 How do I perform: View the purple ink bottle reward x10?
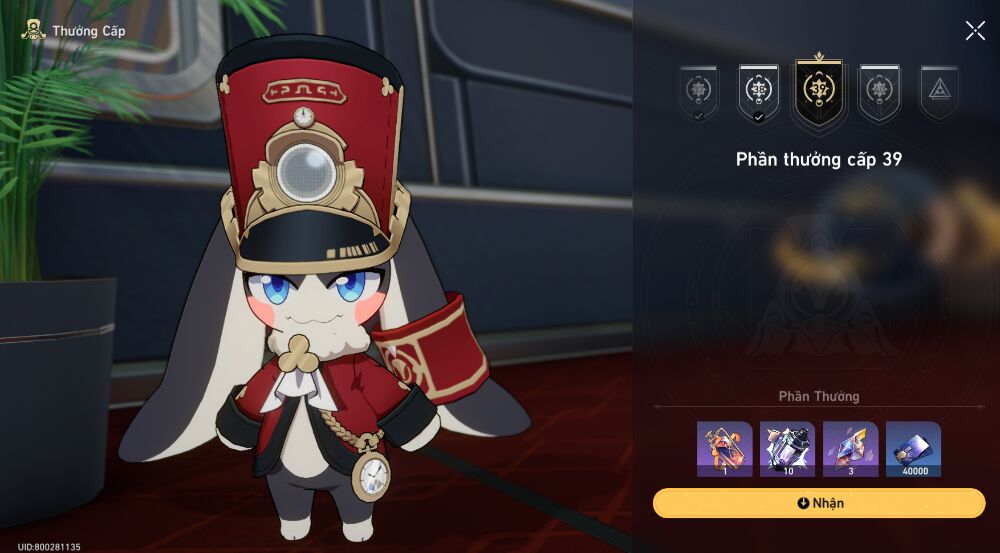788,449
